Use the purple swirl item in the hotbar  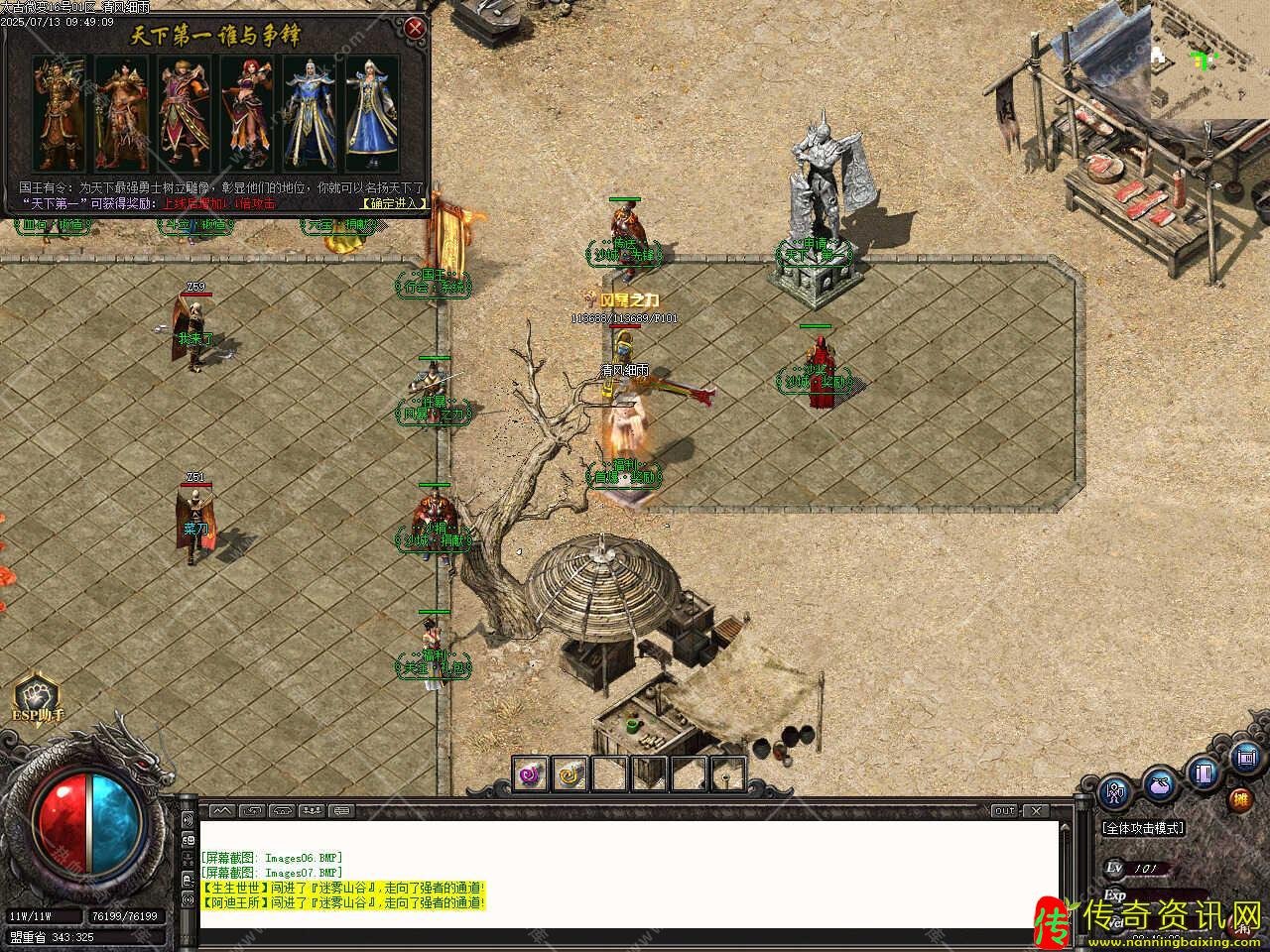pyautogui.click(x=531, y=773)
